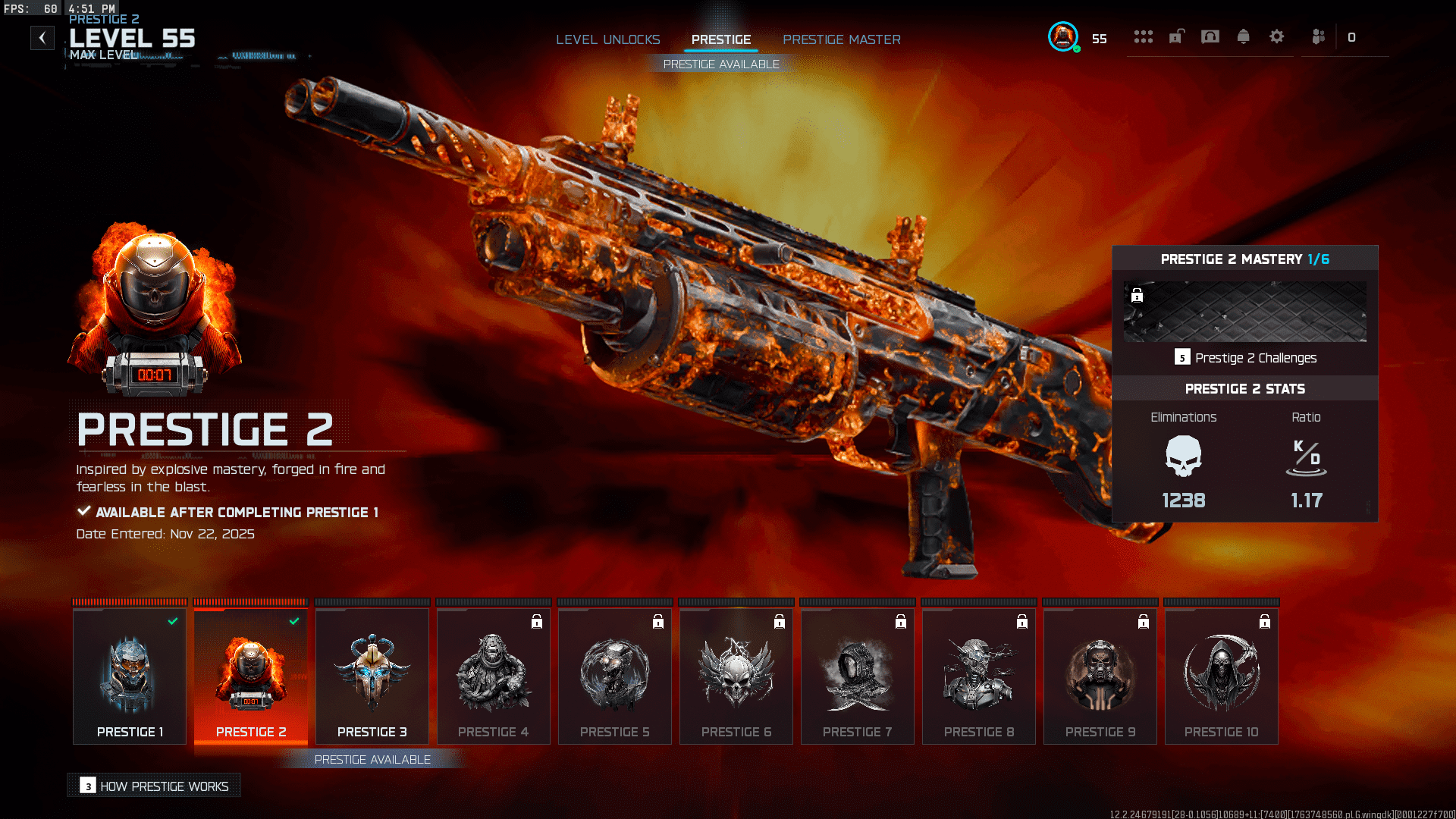
Task: Open the Settings gear icon
Action: click(1278, 36)
